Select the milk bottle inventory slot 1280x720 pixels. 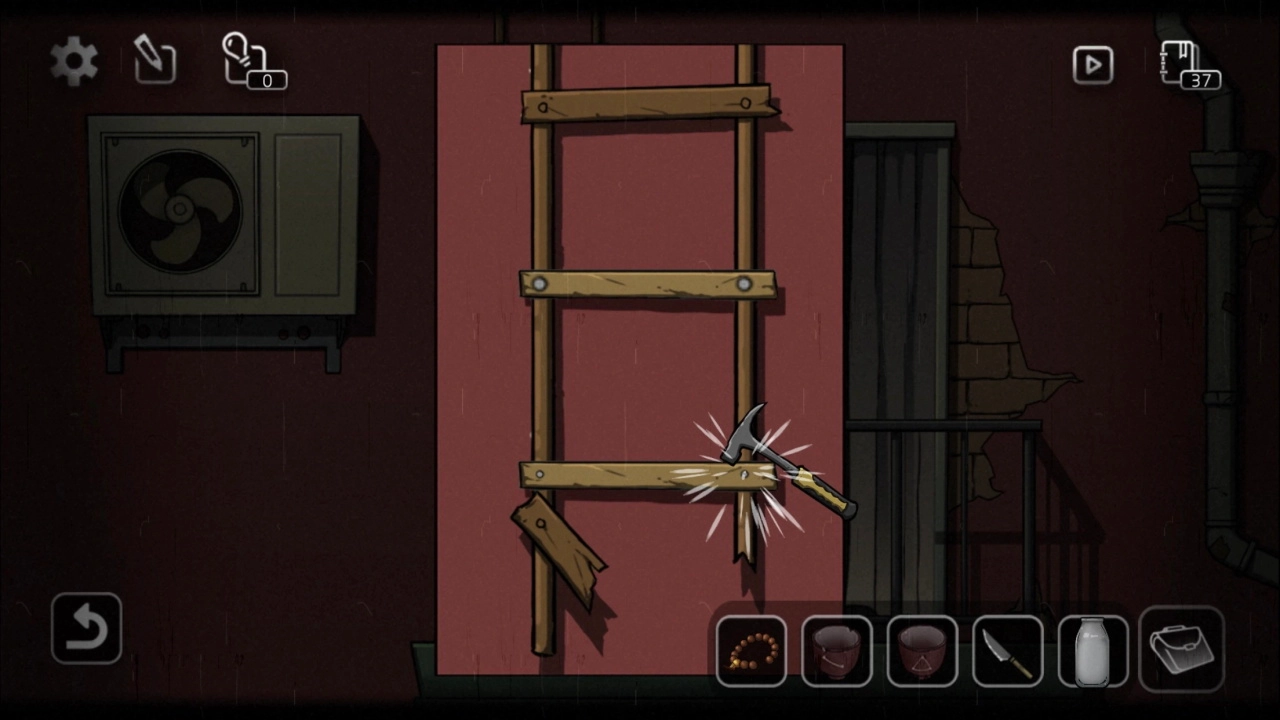click(x=1093, y=652)
